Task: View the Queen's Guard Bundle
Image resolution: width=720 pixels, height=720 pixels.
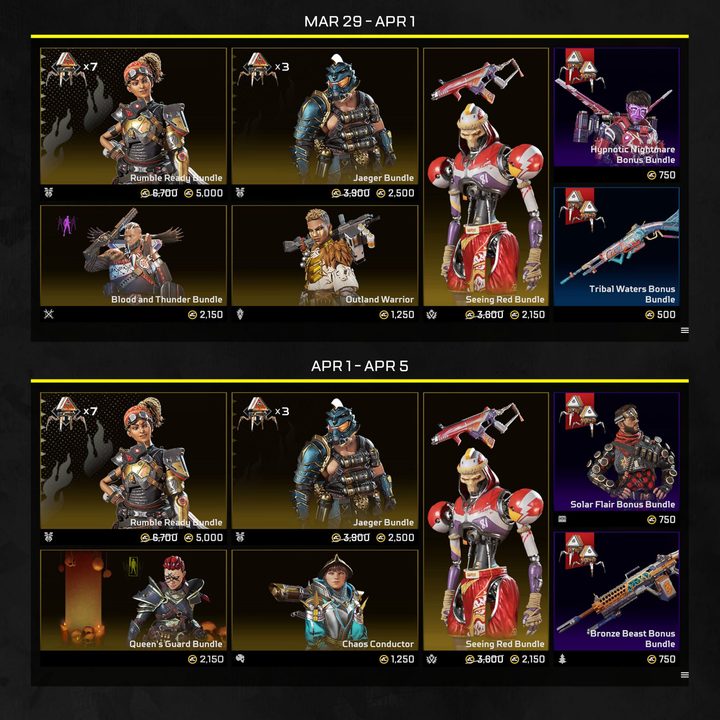Action: 133,600
